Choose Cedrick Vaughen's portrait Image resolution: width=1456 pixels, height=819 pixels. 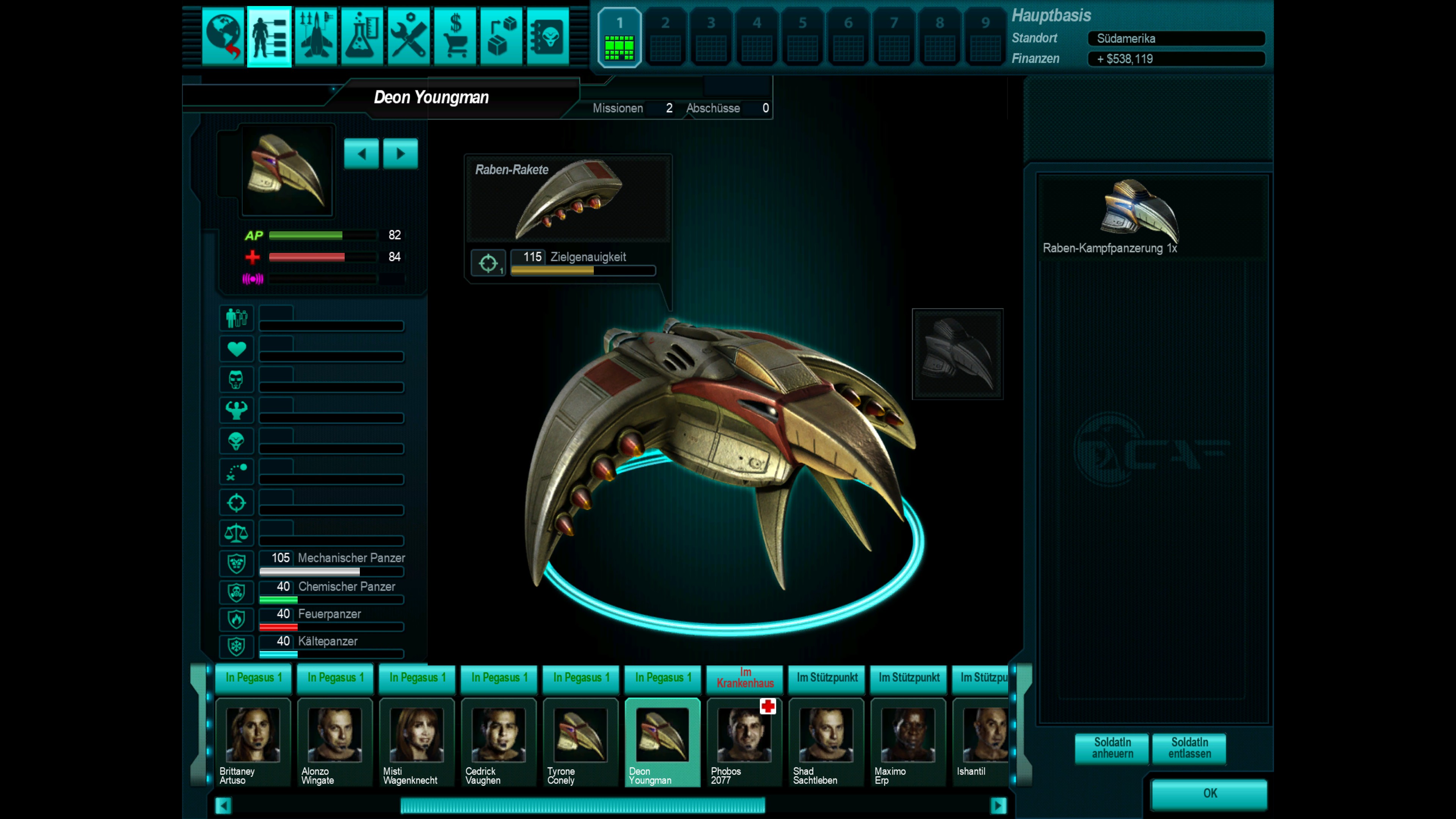click(499, 741)
